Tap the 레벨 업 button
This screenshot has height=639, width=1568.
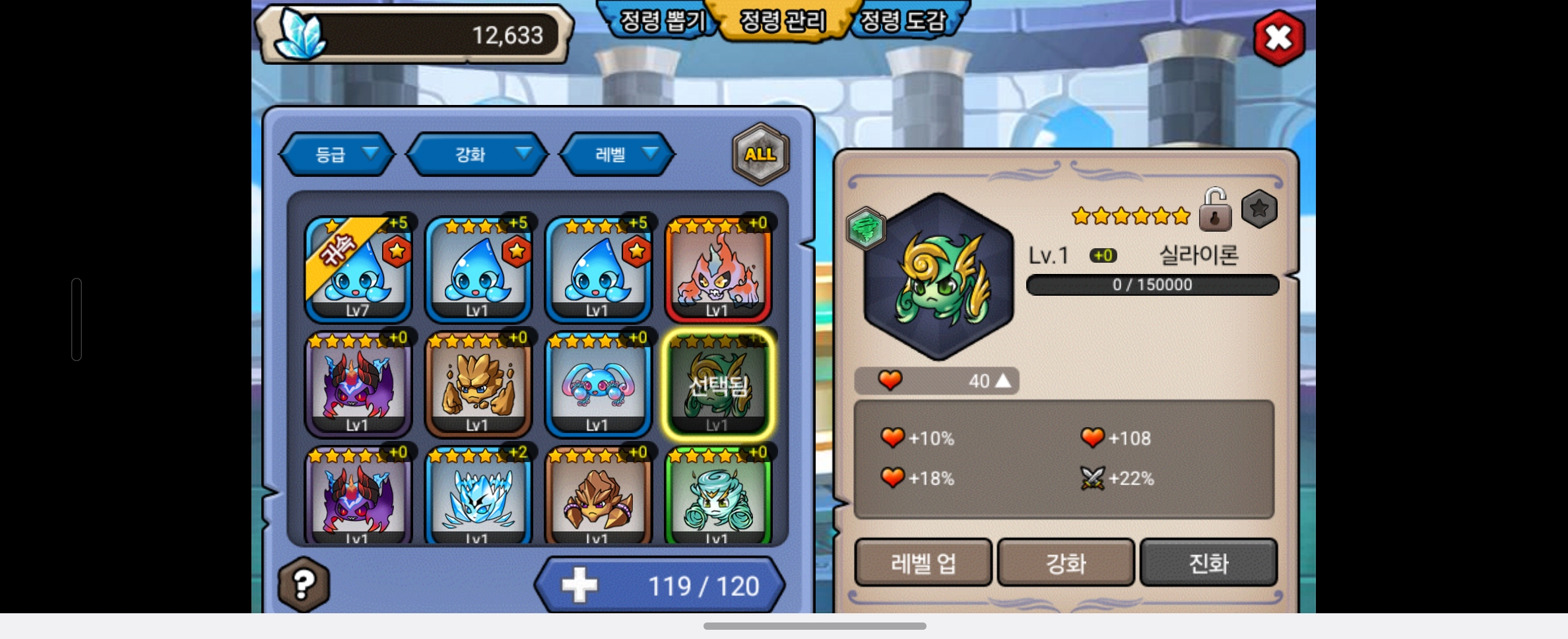(x=923, y=563)
